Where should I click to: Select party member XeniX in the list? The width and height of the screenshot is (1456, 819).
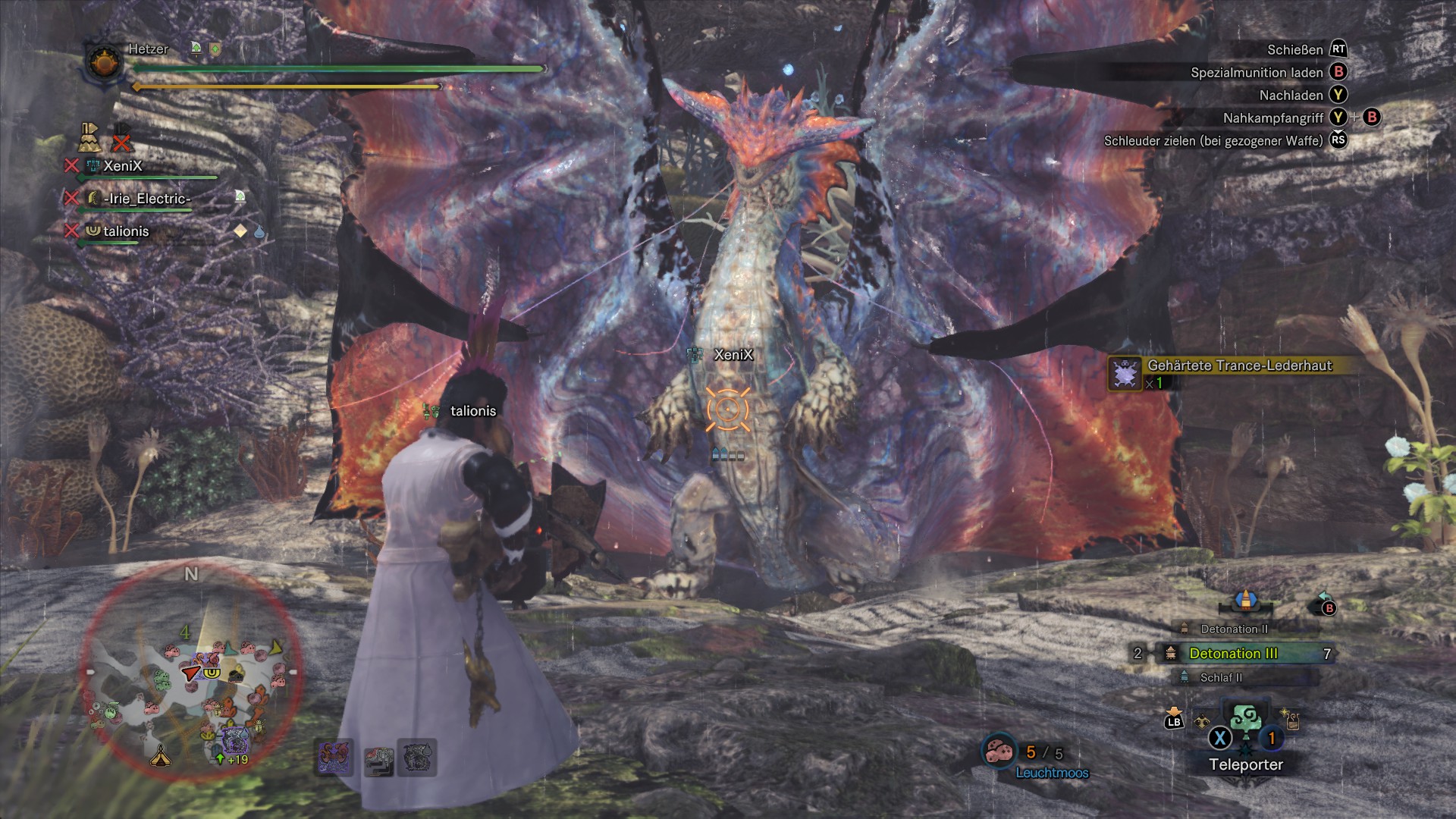[122, 166]
